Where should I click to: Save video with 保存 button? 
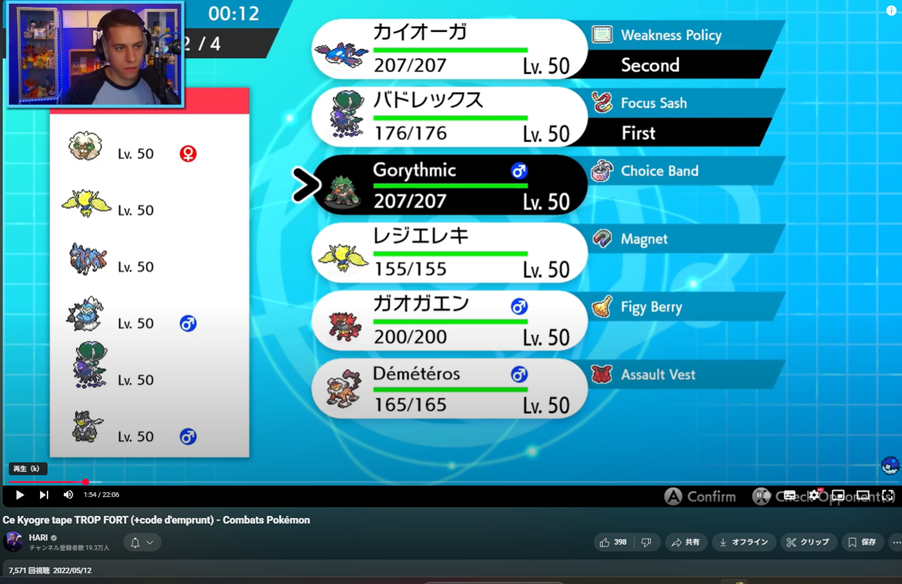(x=862, y=542)
